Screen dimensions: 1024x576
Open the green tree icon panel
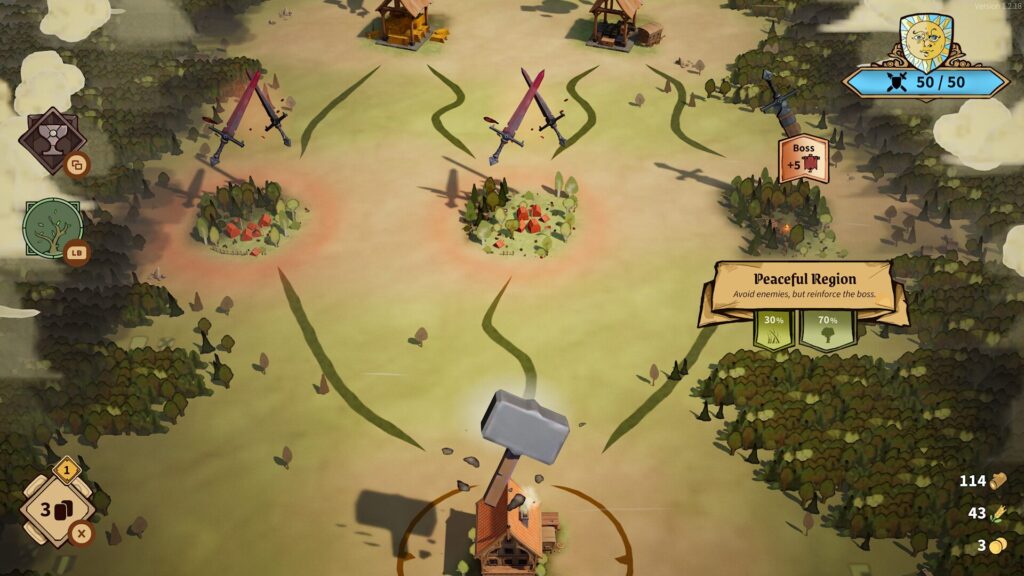[x=52, y=229]
